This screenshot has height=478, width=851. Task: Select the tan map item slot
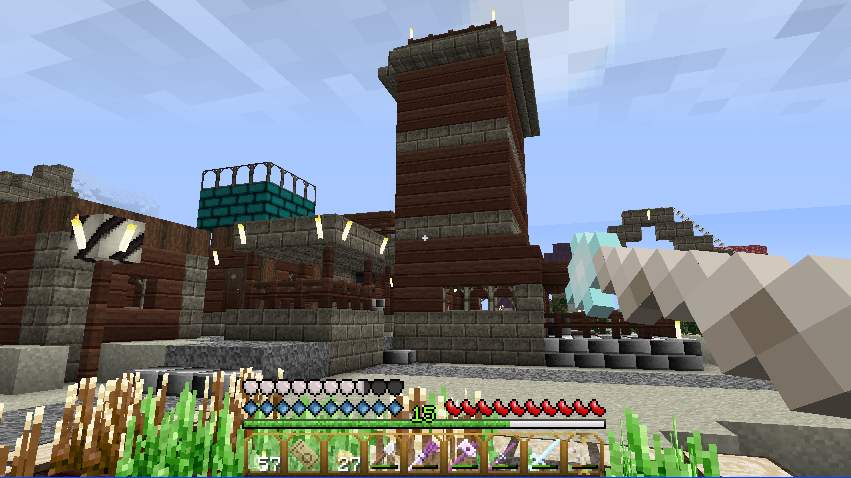click(306, 454)
